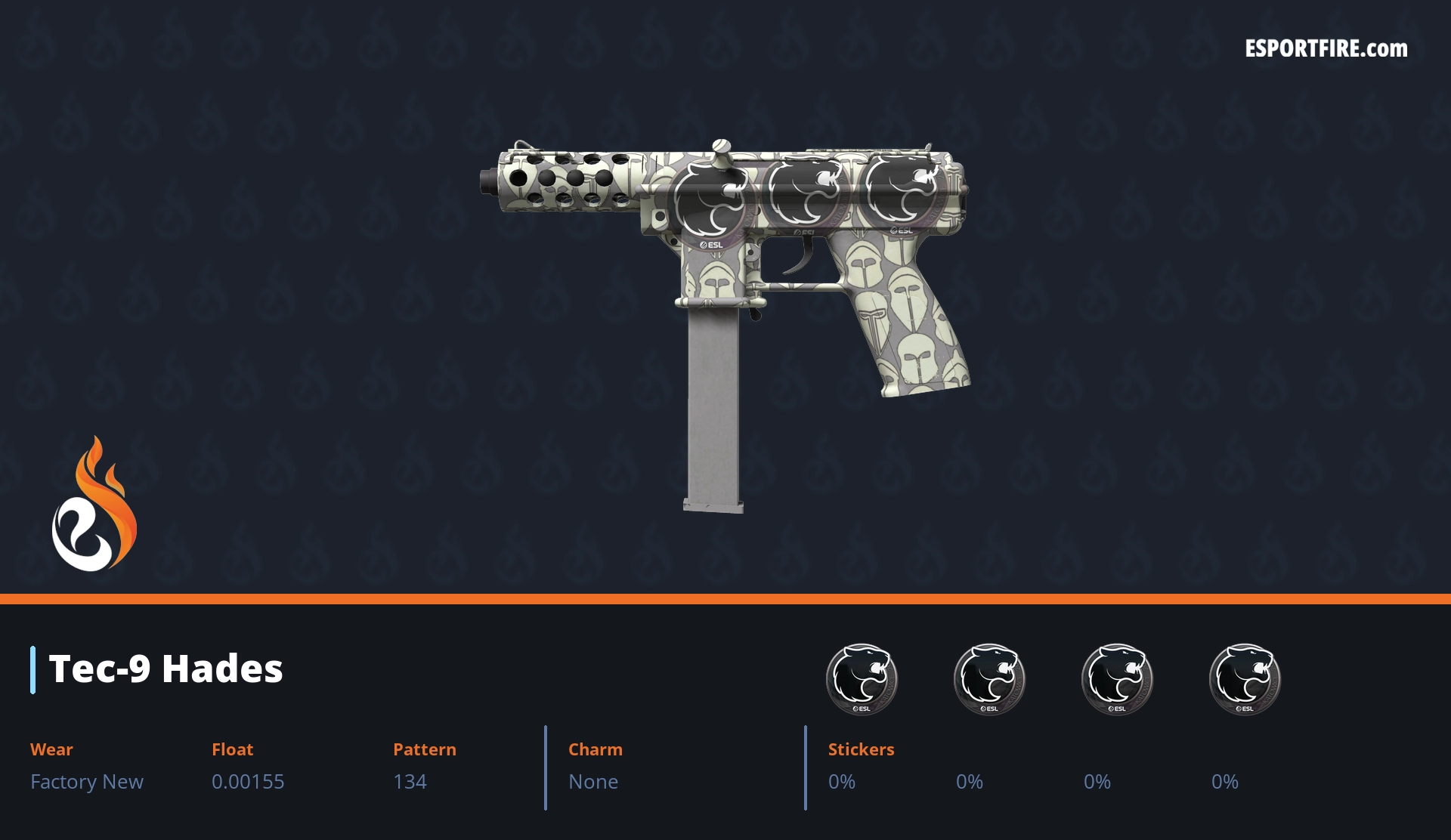The width and height of the screenshot is (1451, 840).
Task: Open the ESPORTFIRE.com site link
Action: [x=1326, y=49]
